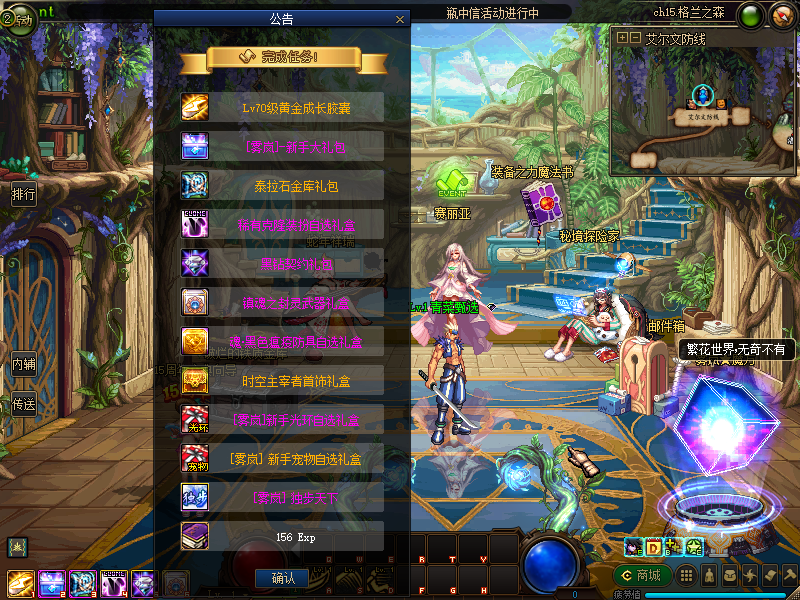Viewport: 800px width, 600px height.
Task: Open the inventory pouch icon
Action: (729, 576)
